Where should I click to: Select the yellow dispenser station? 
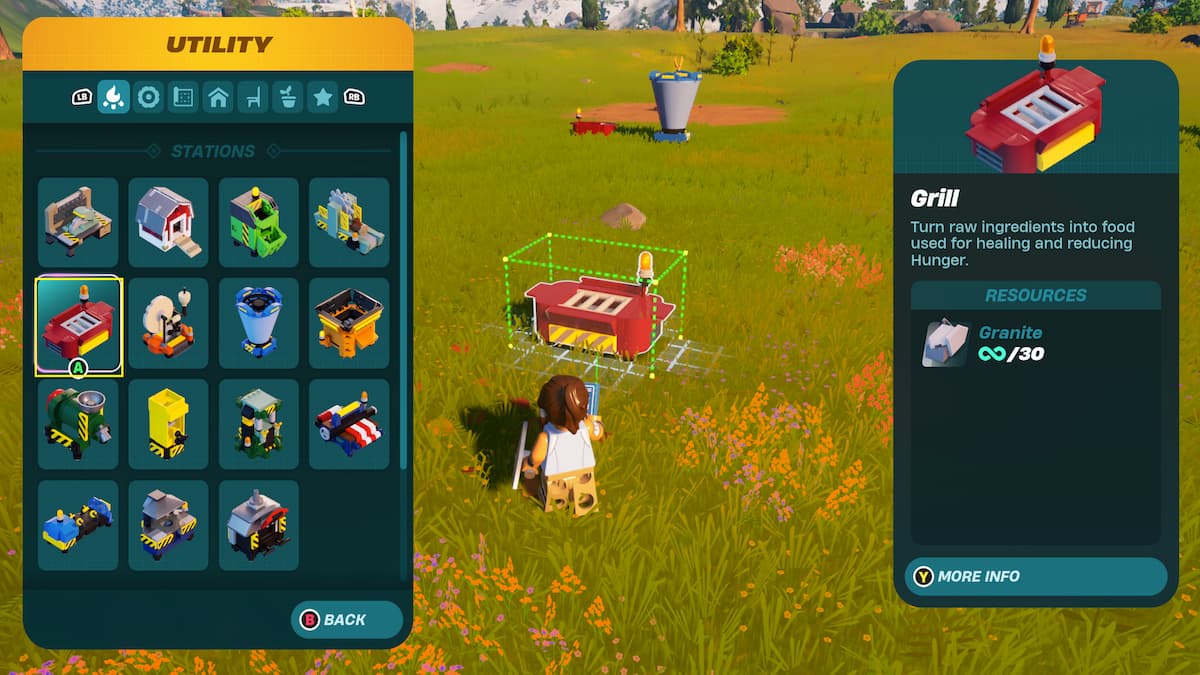tap(168, 424)
